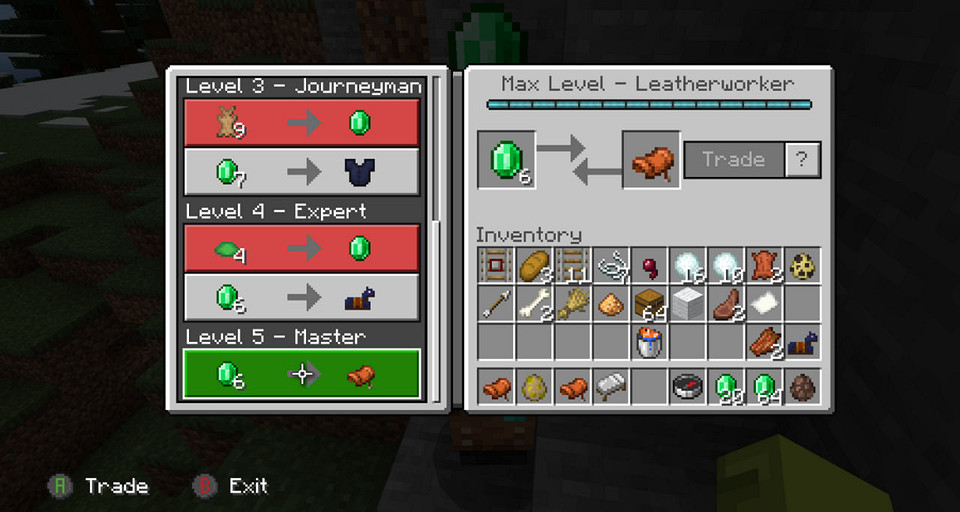The image size is (960, 512).
Task: Select the arrow in inventory
Action: (x=497, y=304)
